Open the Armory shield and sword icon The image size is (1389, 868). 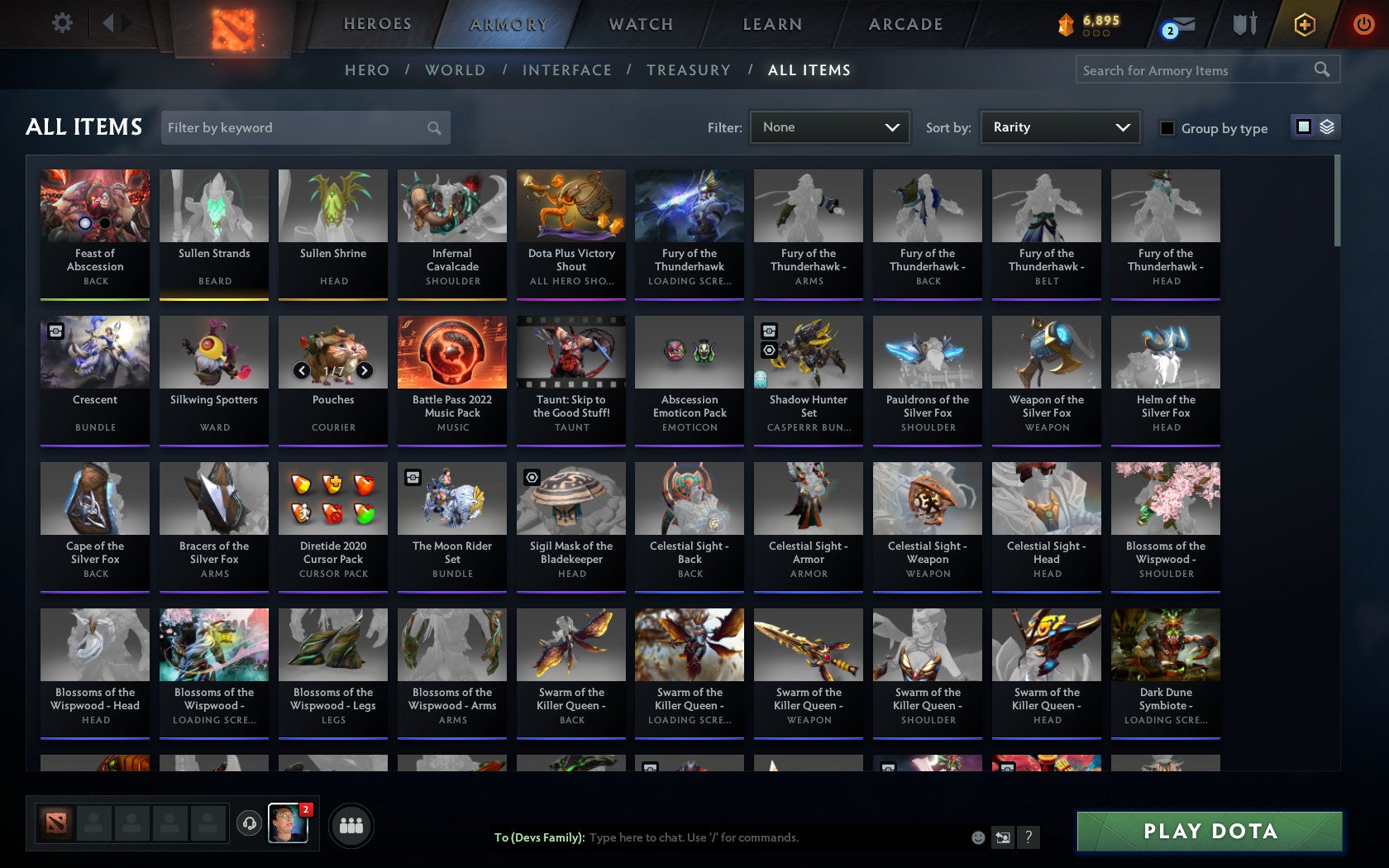pyautogui.click(x=1243, y=23)
